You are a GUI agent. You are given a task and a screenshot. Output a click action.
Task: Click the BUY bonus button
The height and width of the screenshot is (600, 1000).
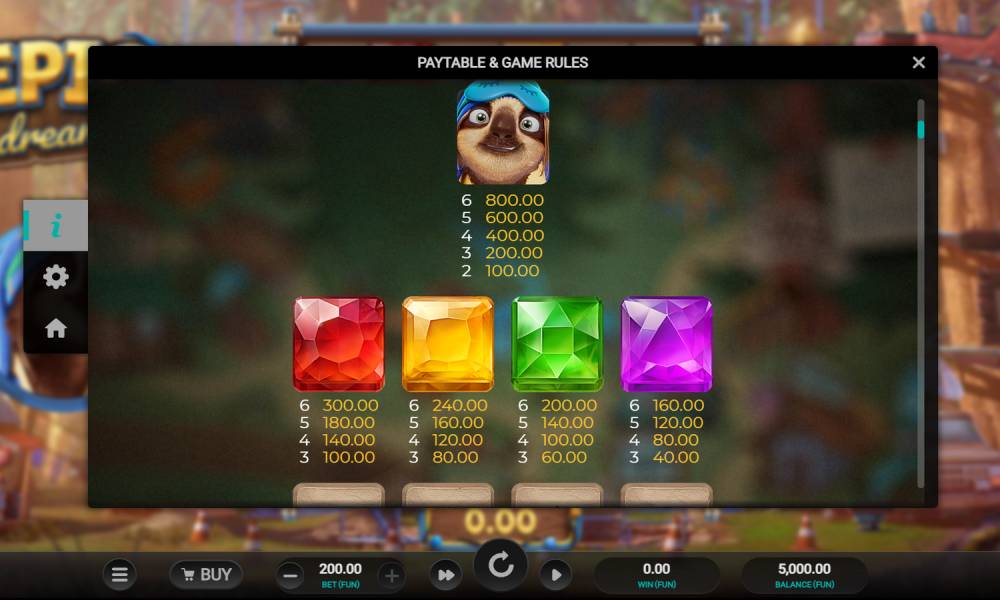point(205,574)
